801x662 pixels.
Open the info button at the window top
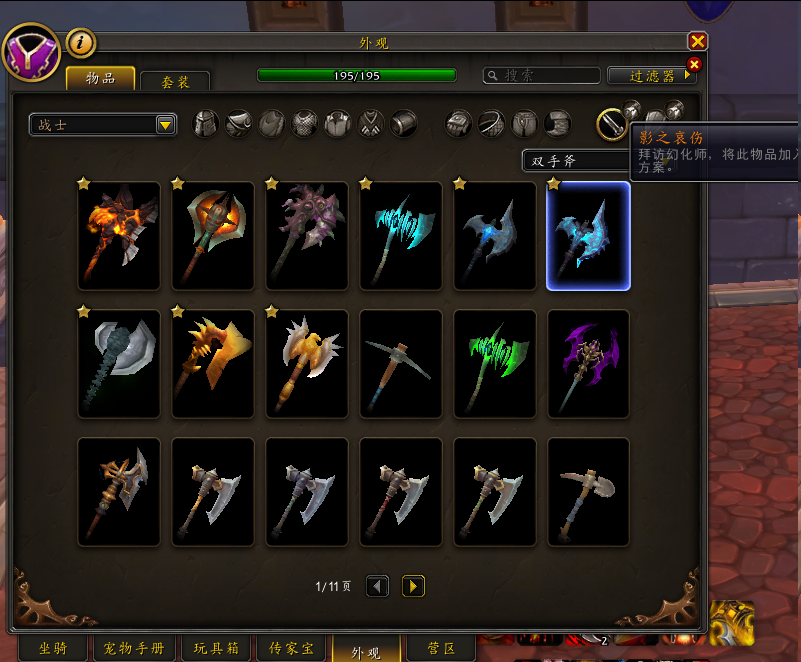(80, 43)
